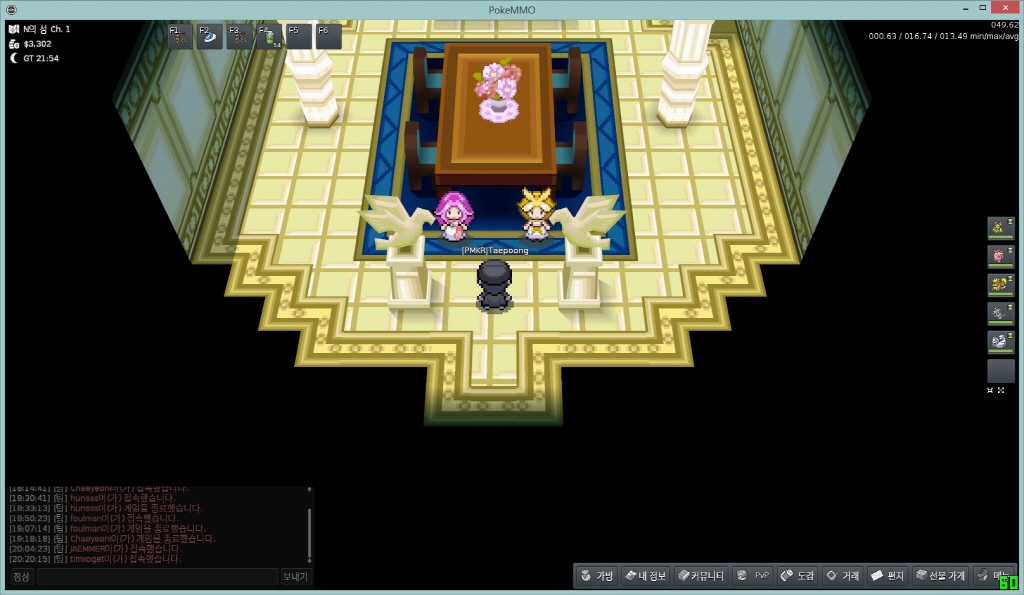Click the 보내기 send button
1024x595 pixels.
point(295,577)
